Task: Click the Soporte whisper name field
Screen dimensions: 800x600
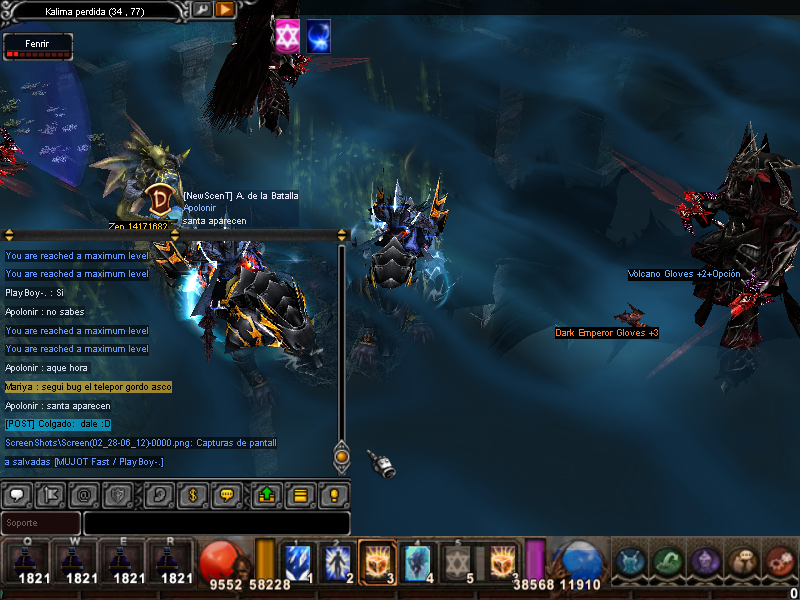Action: pos(40,523)
